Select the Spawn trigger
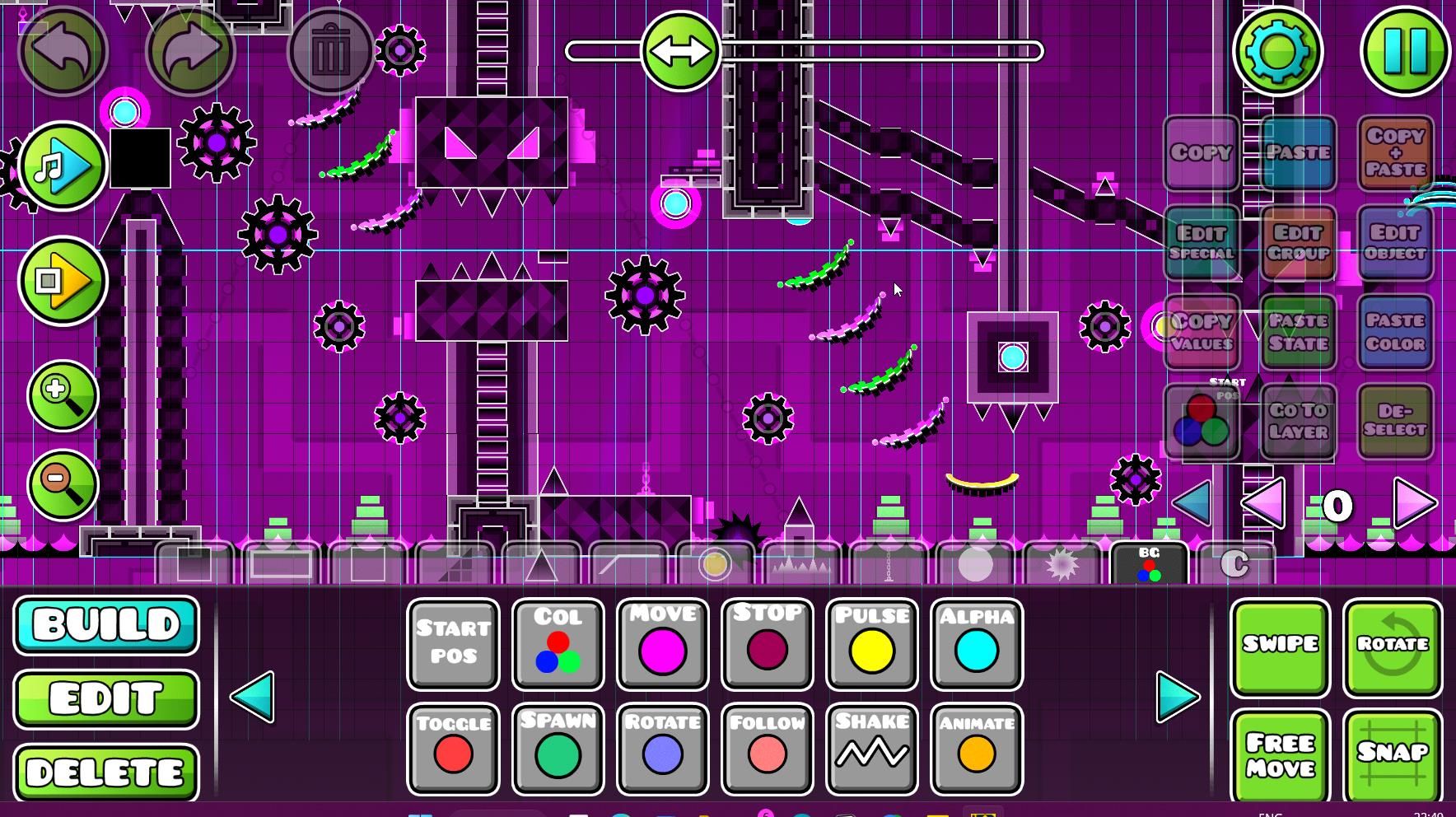Screen dimensions: 1456x817 pyautogui.click(x=558, y=749)
